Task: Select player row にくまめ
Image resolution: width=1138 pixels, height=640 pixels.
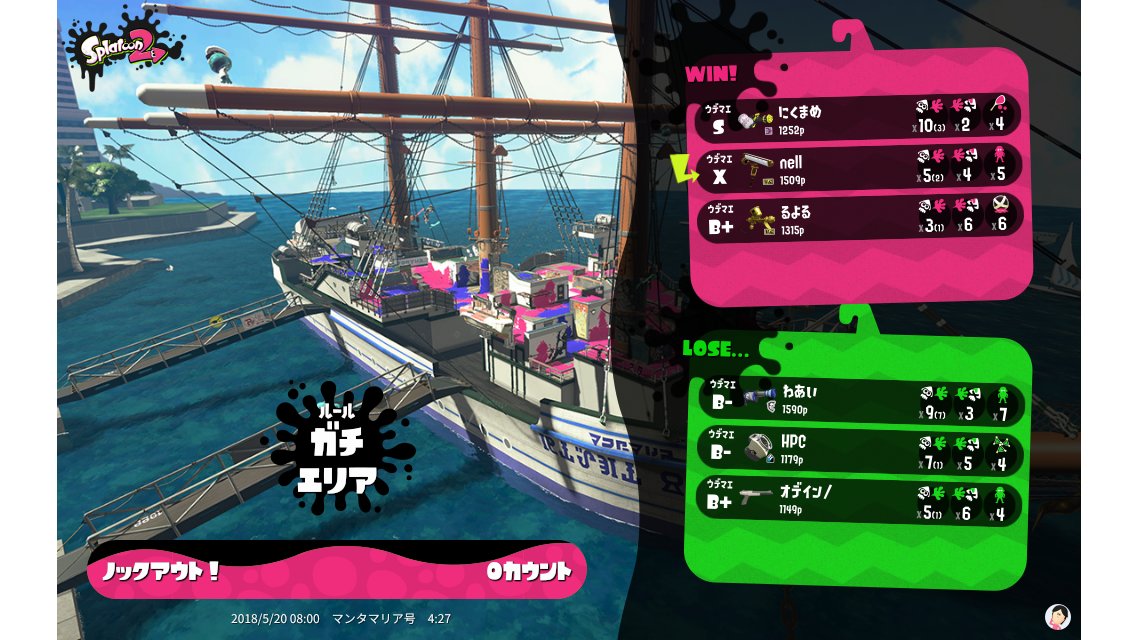Action: point(860,118)
